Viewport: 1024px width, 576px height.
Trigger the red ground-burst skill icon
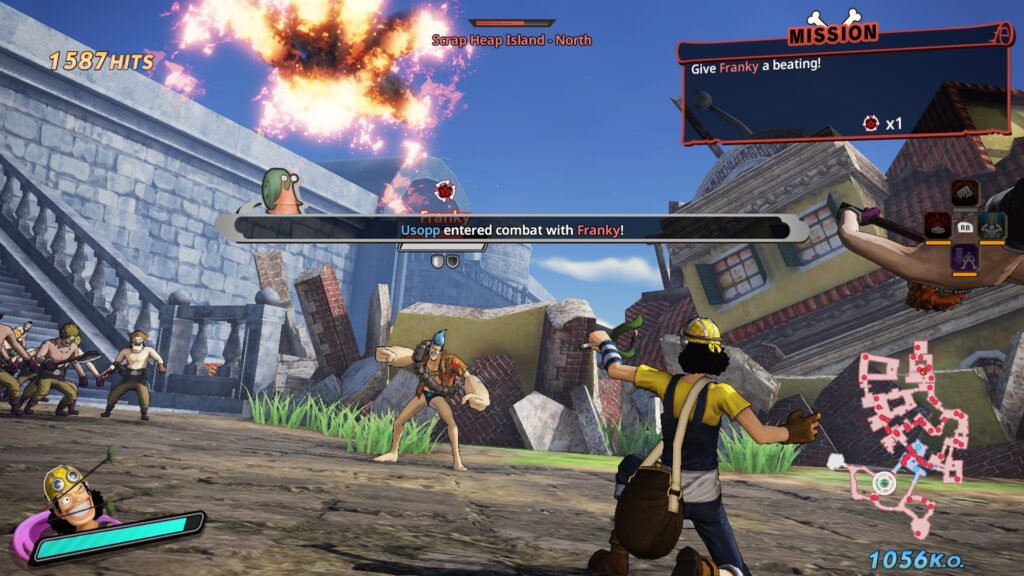click(x=936, y=226)
